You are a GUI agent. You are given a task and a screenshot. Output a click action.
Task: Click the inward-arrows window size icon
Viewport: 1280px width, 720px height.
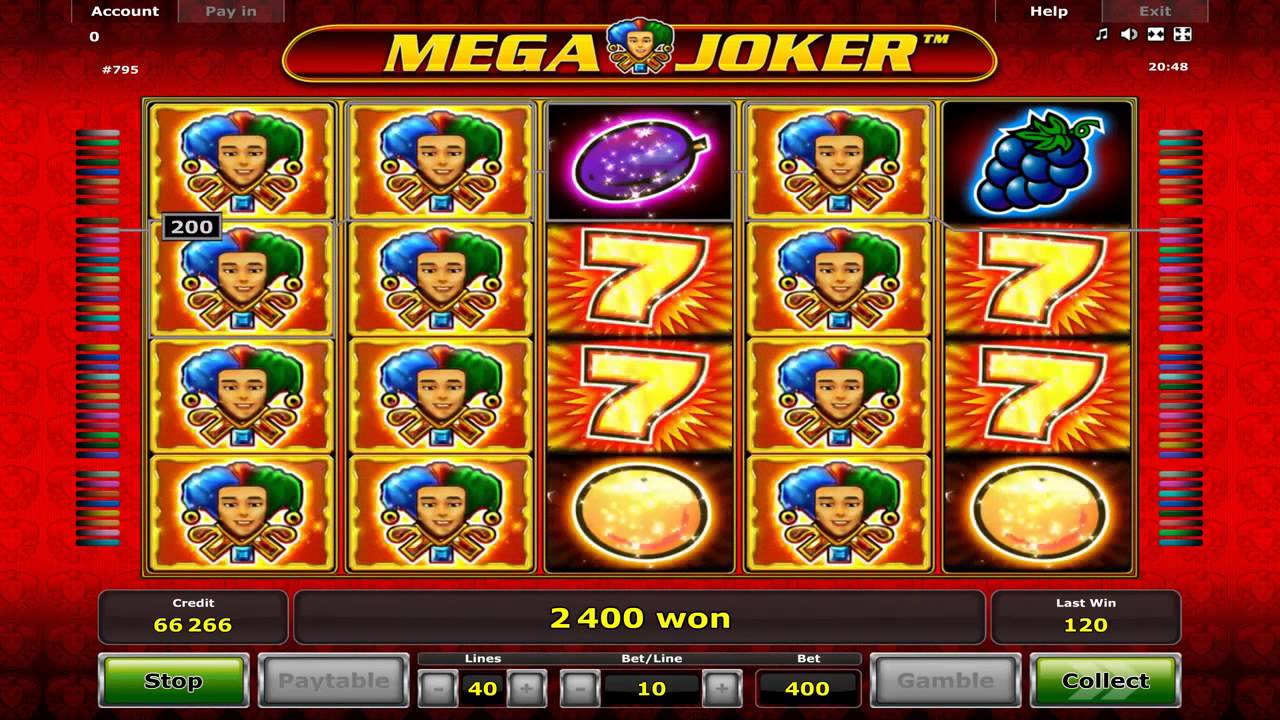pyautogui.click(x=1156, y=35)
